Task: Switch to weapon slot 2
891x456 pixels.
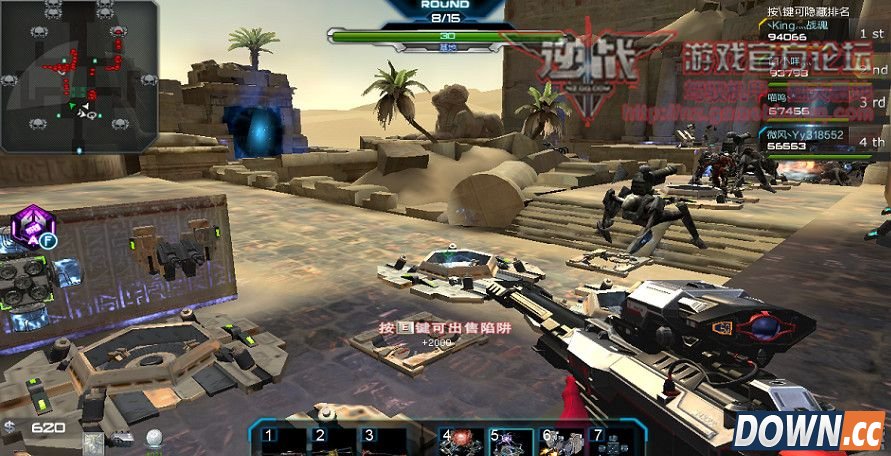Action: click(330, 439)
